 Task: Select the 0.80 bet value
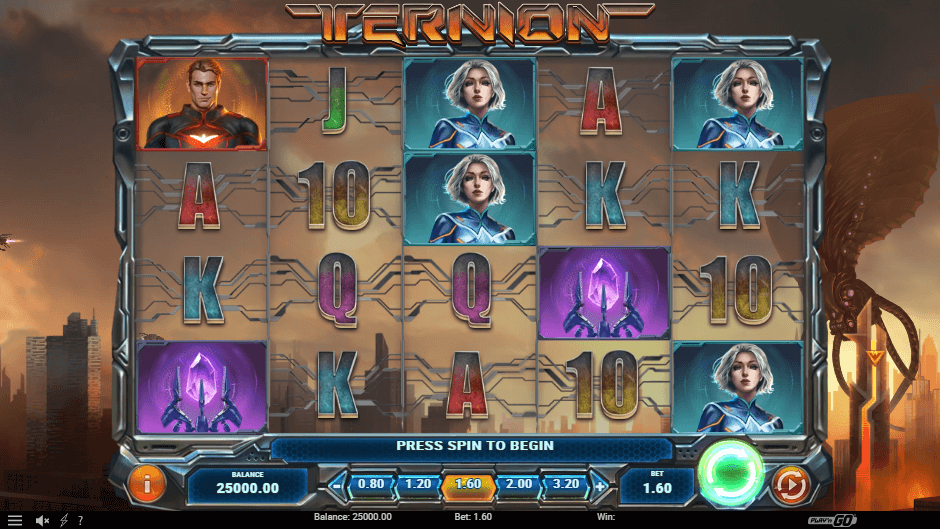coord(371,485)
